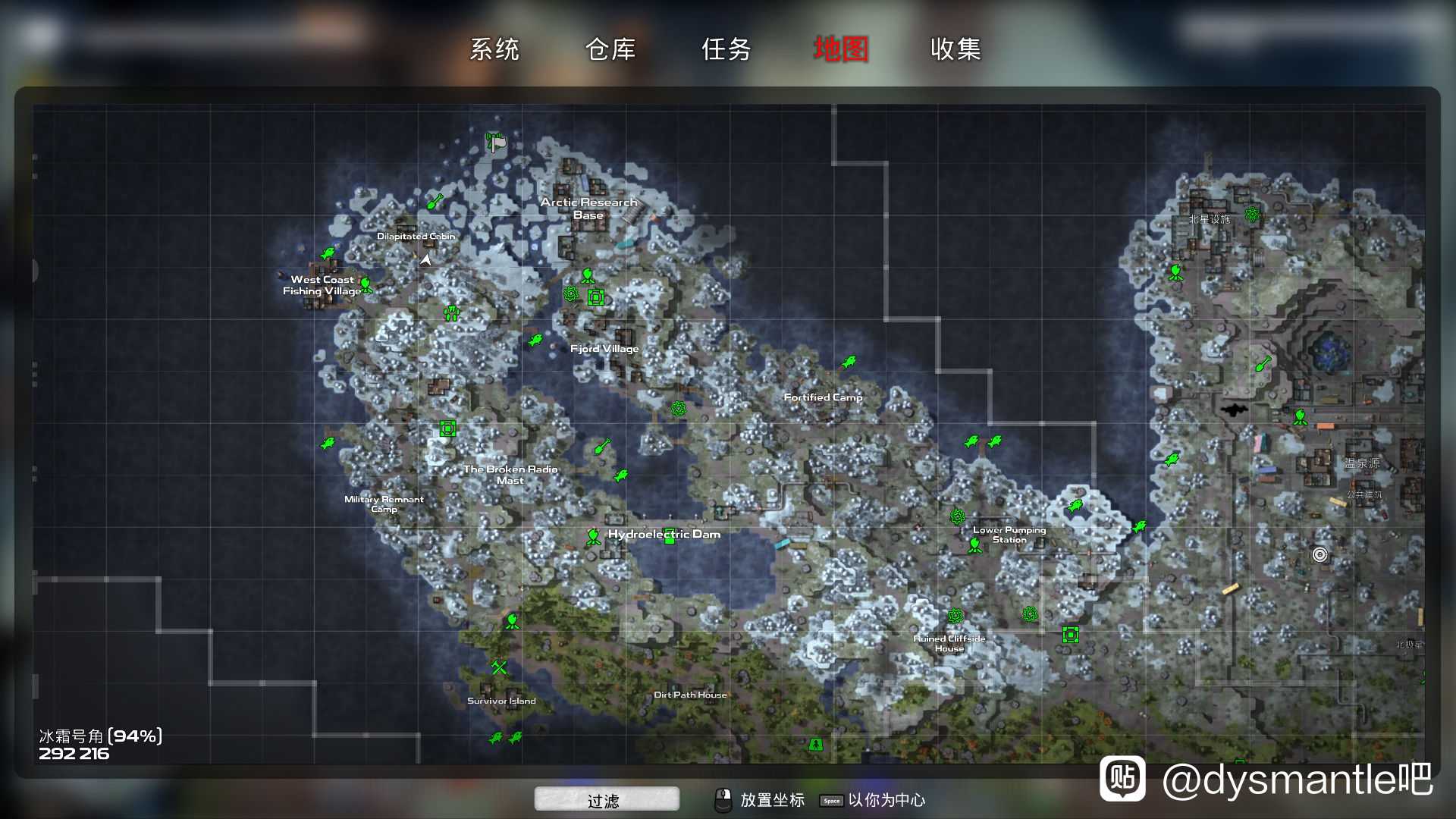Select the fish icon near Fortified Camp
Screen dimensions: 1456x819
pos(849,361)
